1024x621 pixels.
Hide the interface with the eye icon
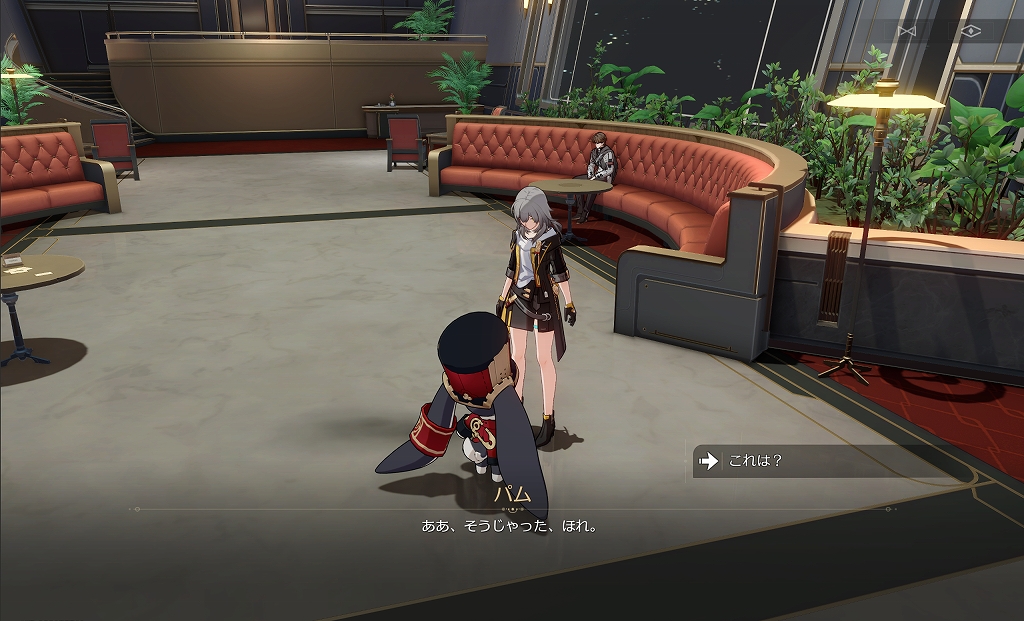[969, 31]
